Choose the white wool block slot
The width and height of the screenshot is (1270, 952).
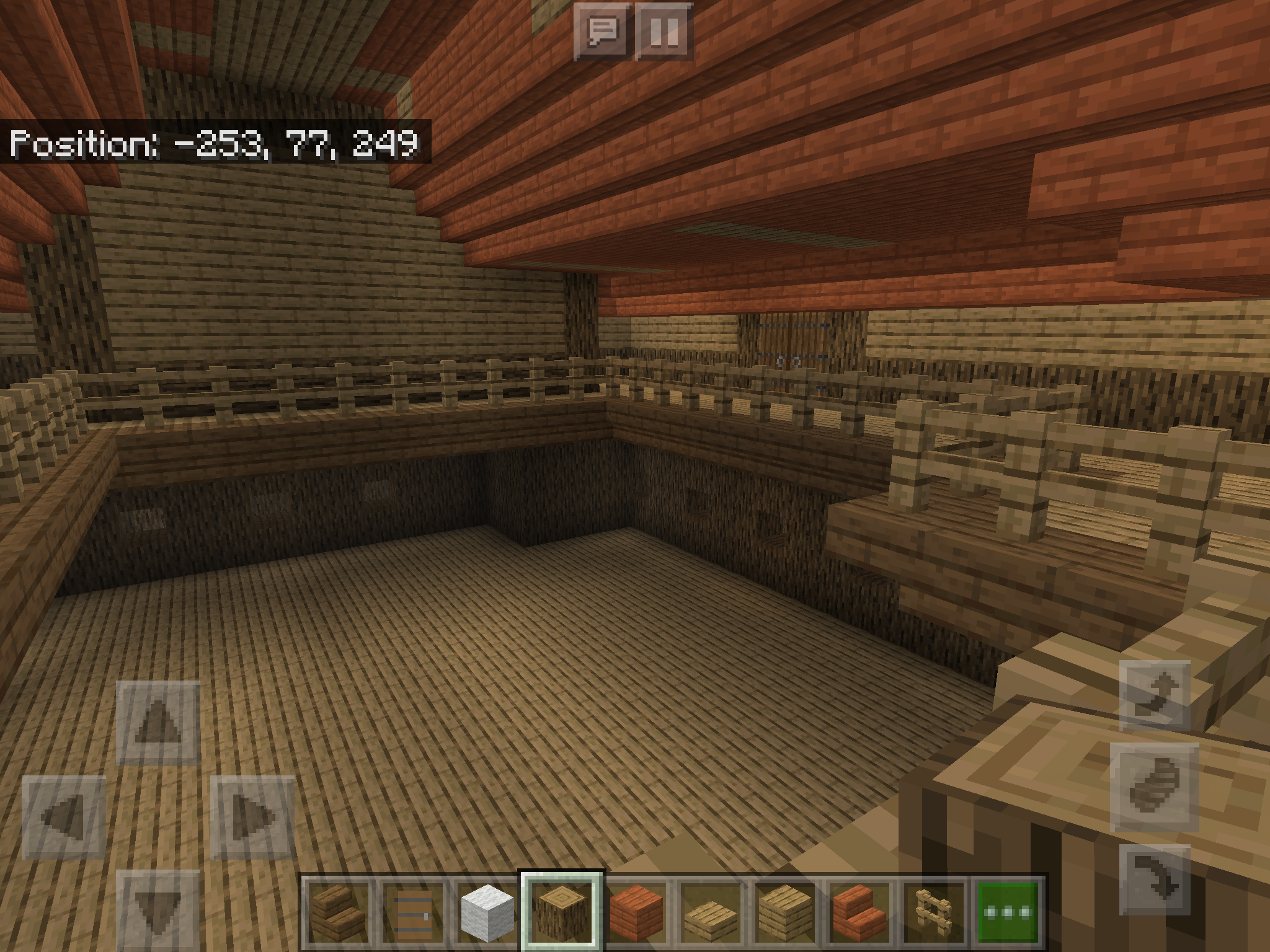487,911
